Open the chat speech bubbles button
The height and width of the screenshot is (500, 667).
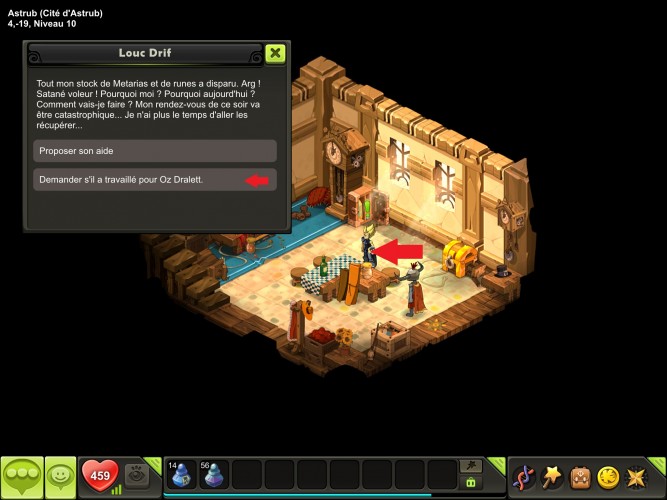[20, 477]
